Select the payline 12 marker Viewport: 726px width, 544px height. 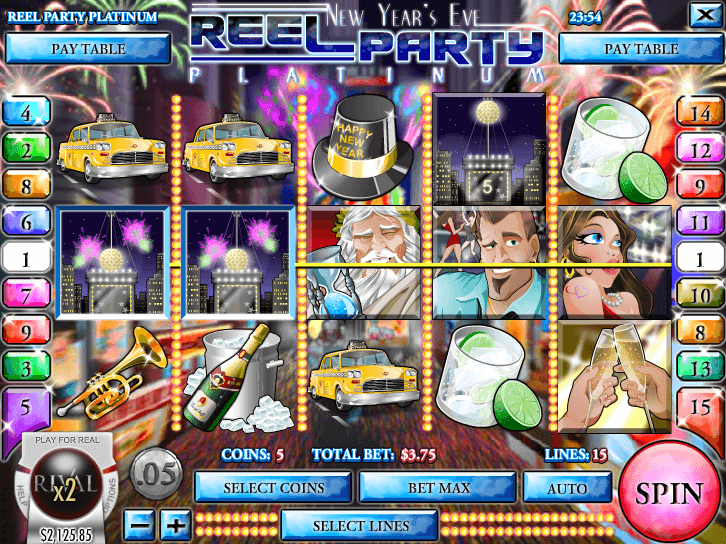[x=701, y=150]
